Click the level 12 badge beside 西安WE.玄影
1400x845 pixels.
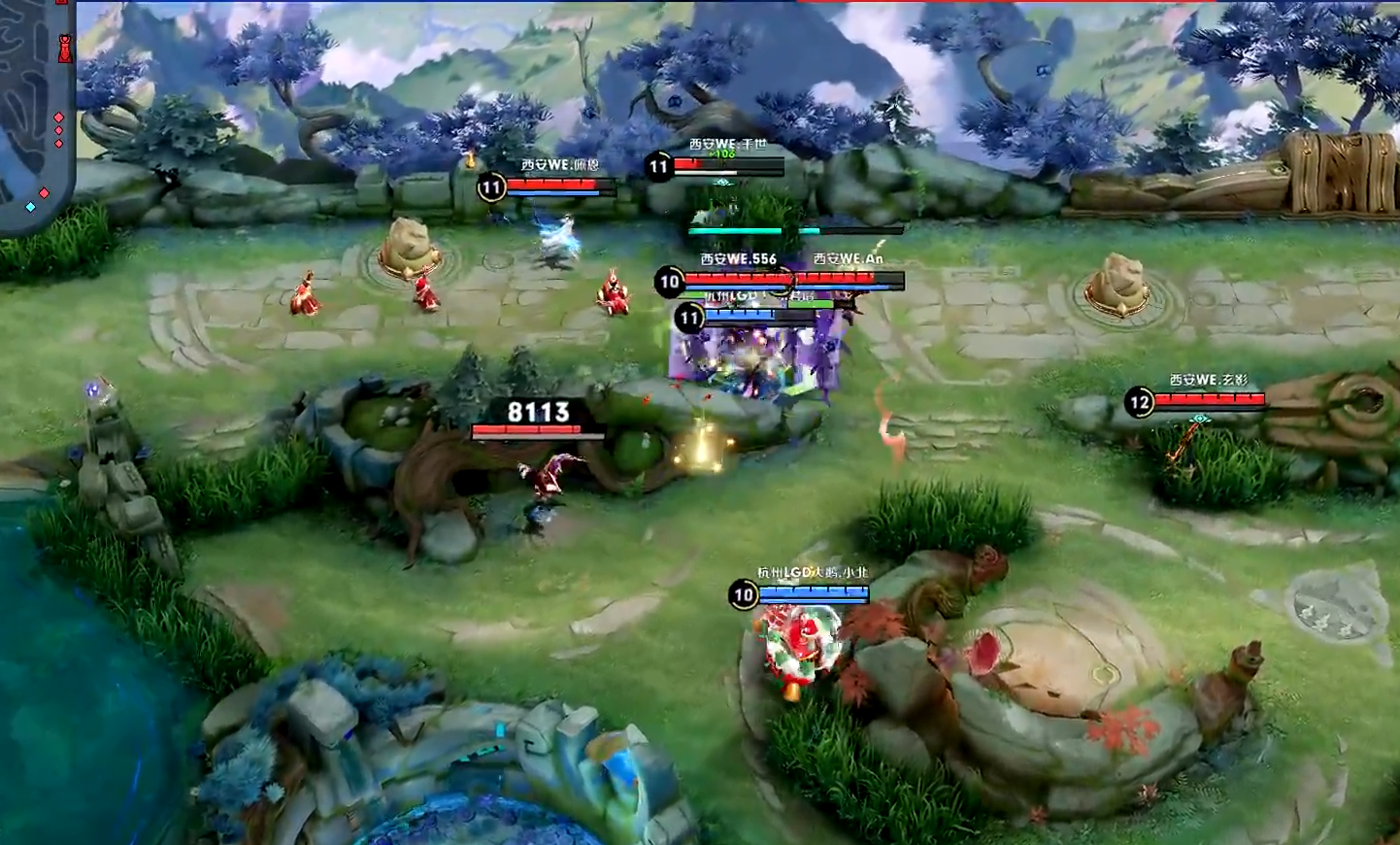pyautogui.click(x=1138, y=400)
